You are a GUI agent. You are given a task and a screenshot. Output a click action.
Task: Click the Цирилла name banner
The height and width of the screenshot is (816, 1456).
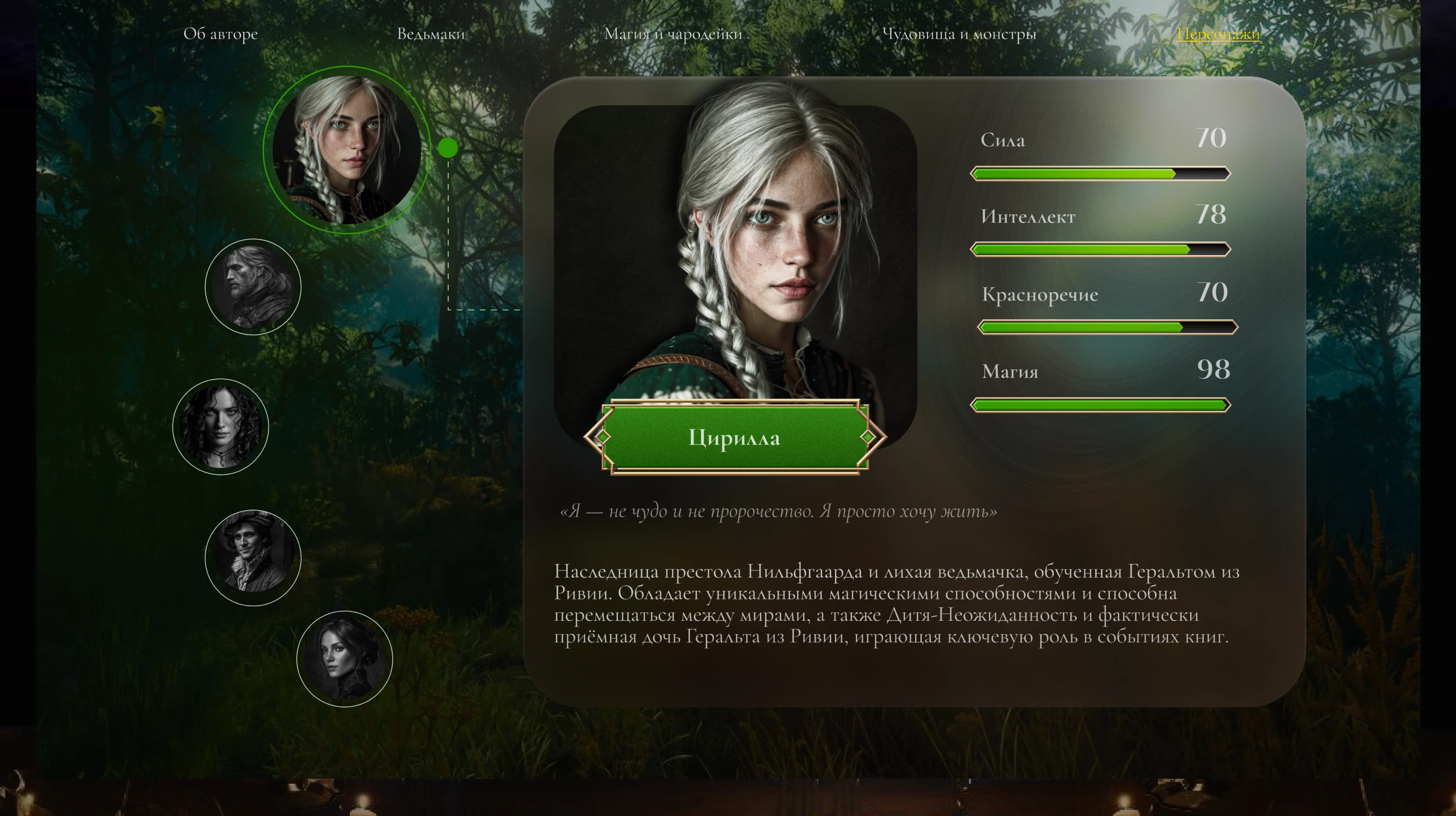point(735,438)
